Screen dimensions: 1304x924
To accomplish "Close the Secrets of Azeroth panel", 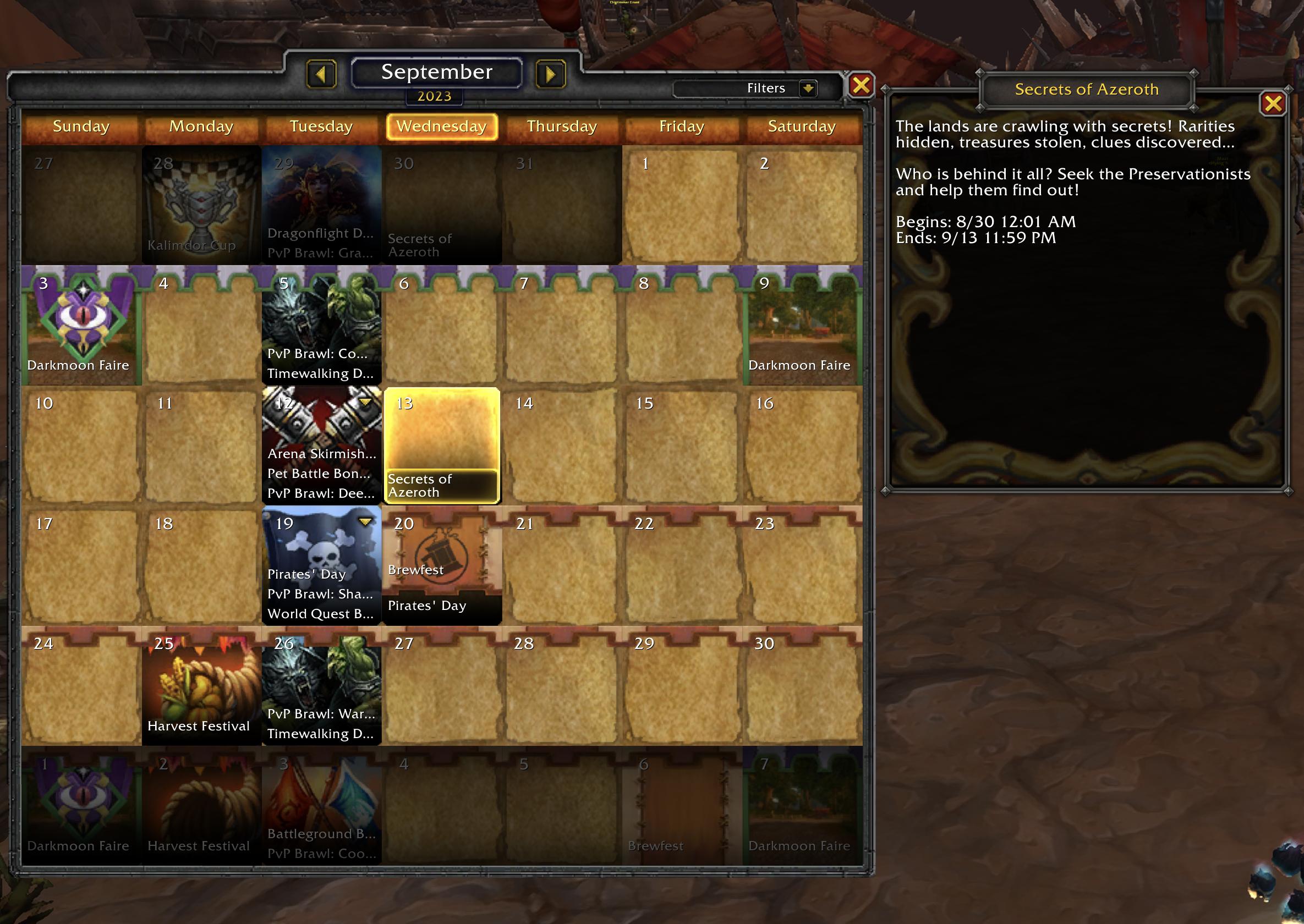I will 1273,103.
